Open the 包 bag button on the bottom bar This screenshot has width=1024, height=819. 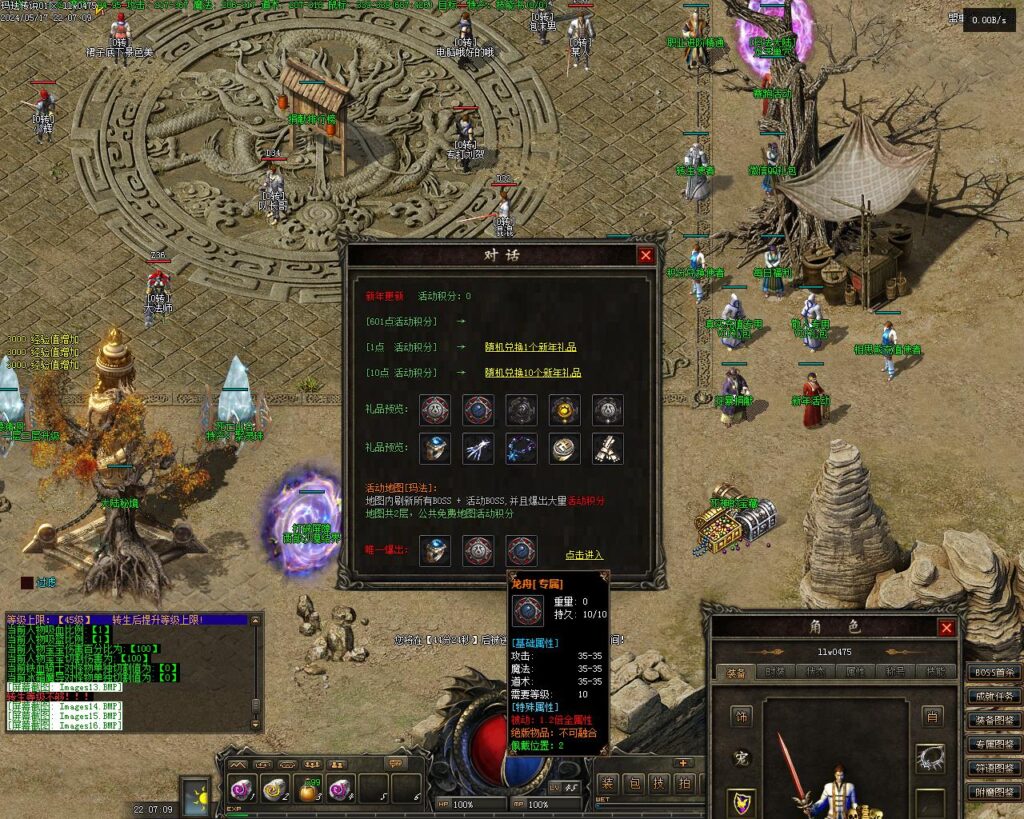633,783
